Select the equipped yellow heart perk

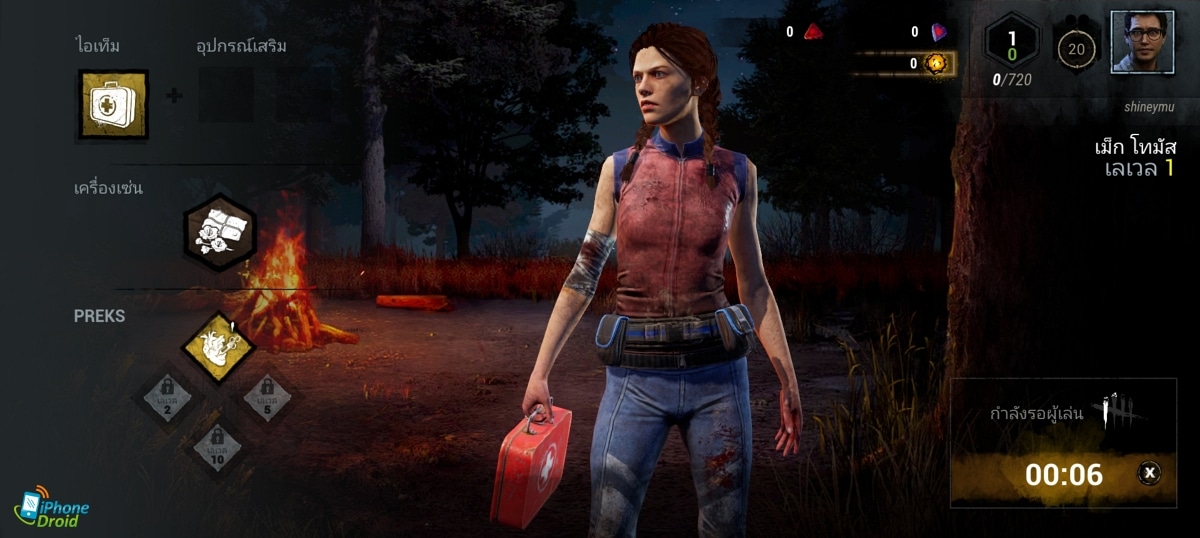[218, 348]
